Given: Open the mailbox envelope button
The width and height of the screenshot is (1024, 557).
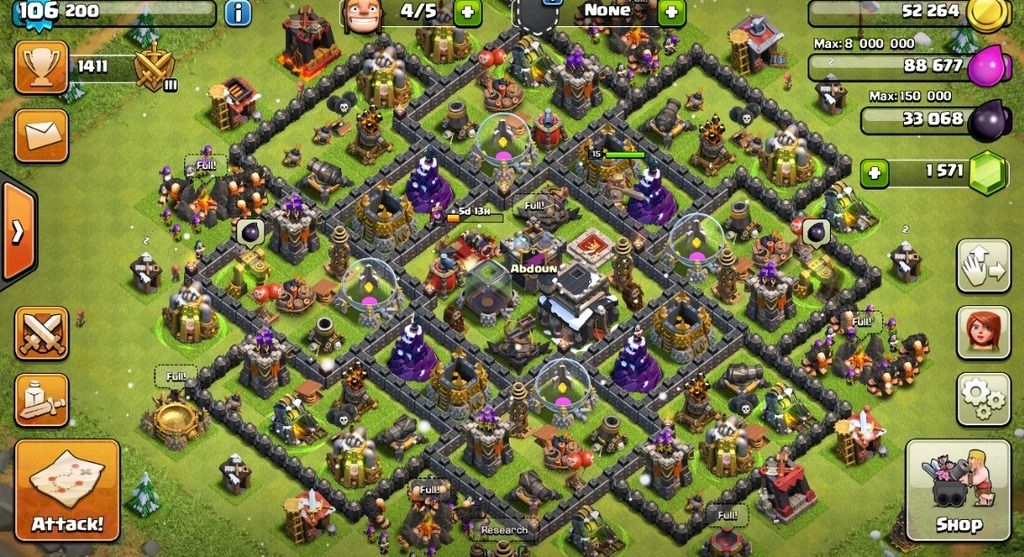Looking at the screenshot, I should [41, 135].
